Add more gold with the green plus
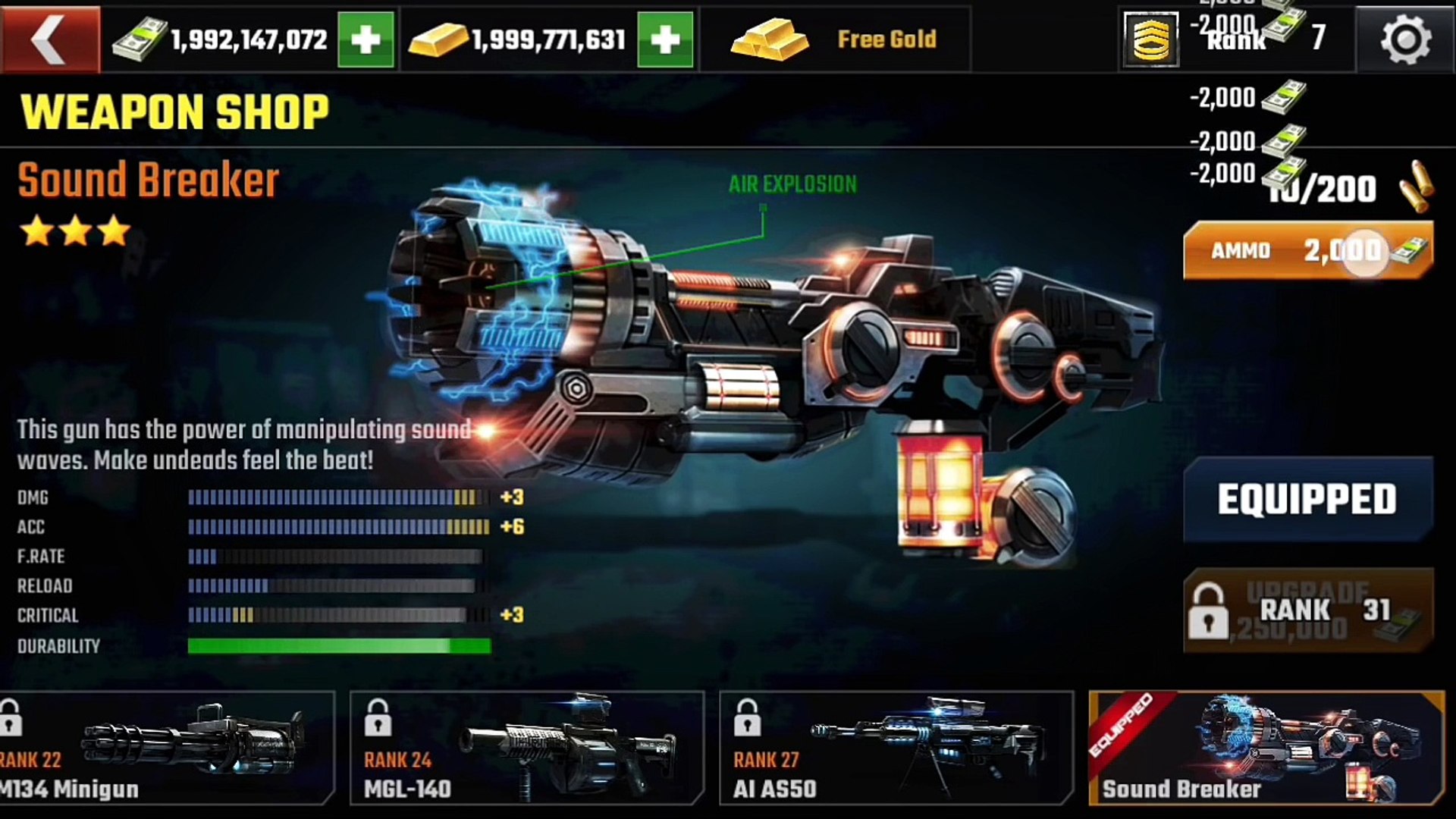This screenshot has width=1456, height=819. (665, 39)
